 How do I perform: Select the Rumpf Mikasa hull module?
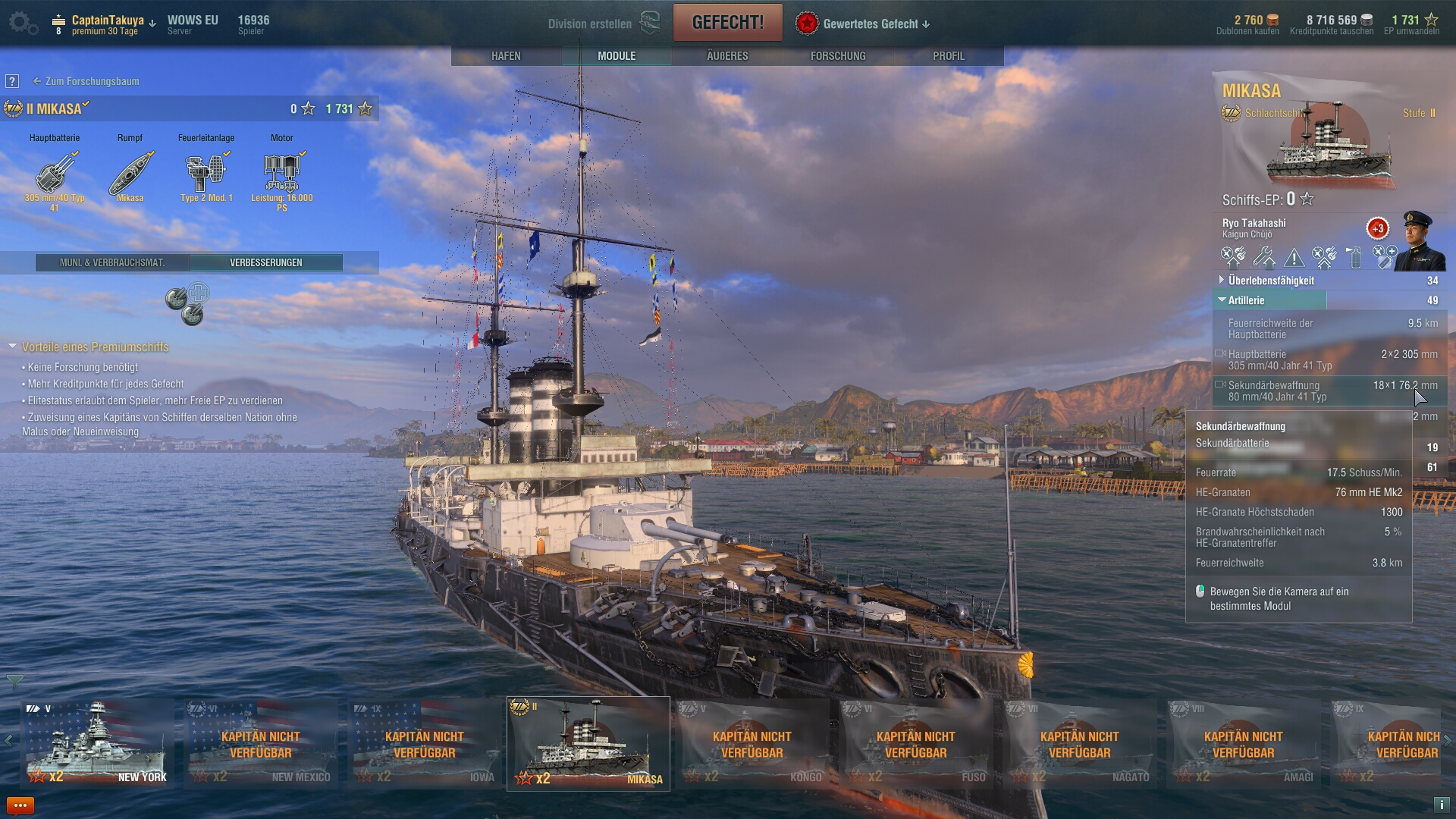click(x=130, y=173)
